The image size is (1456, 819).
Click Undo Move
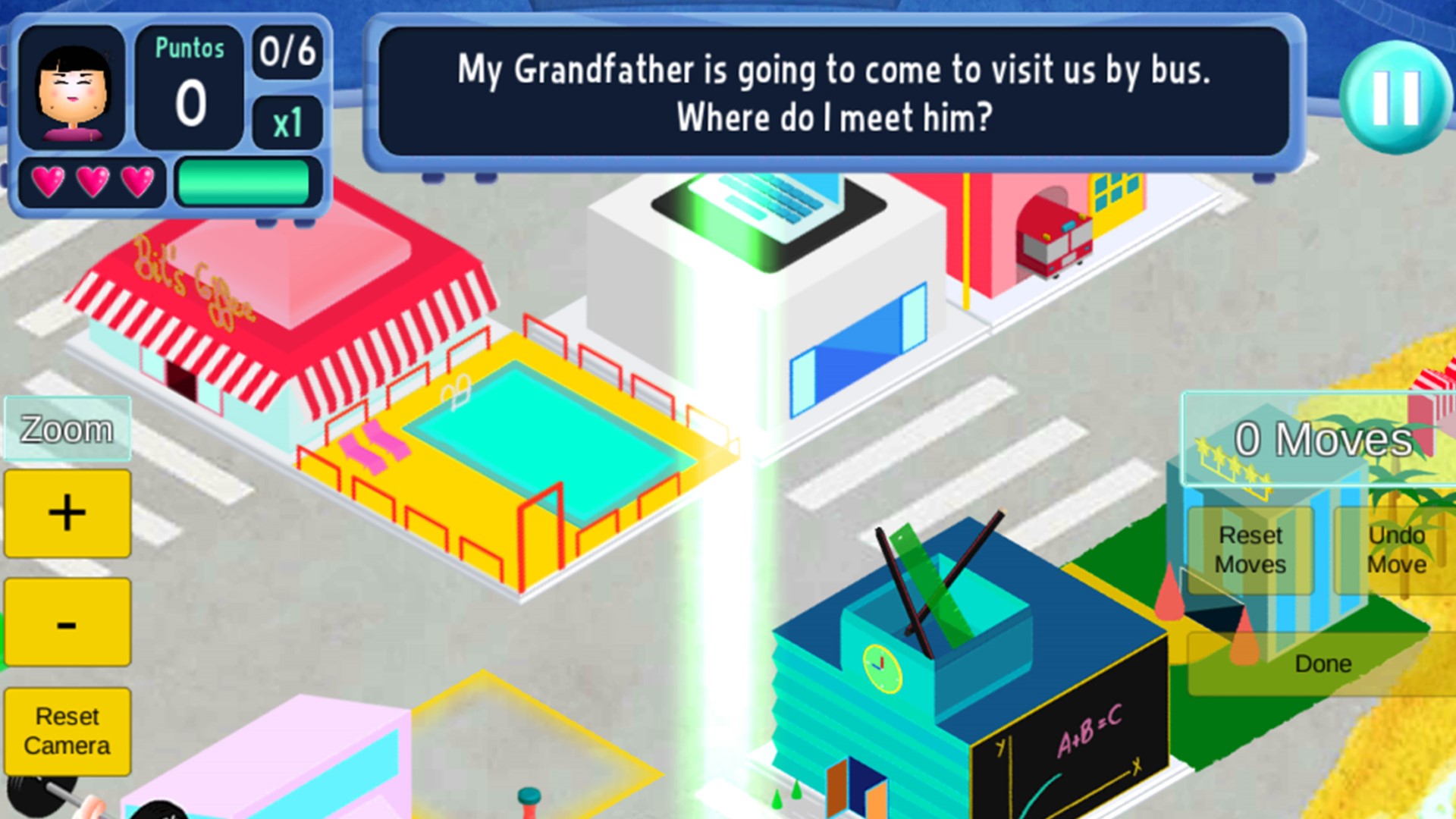(1399, 551)
